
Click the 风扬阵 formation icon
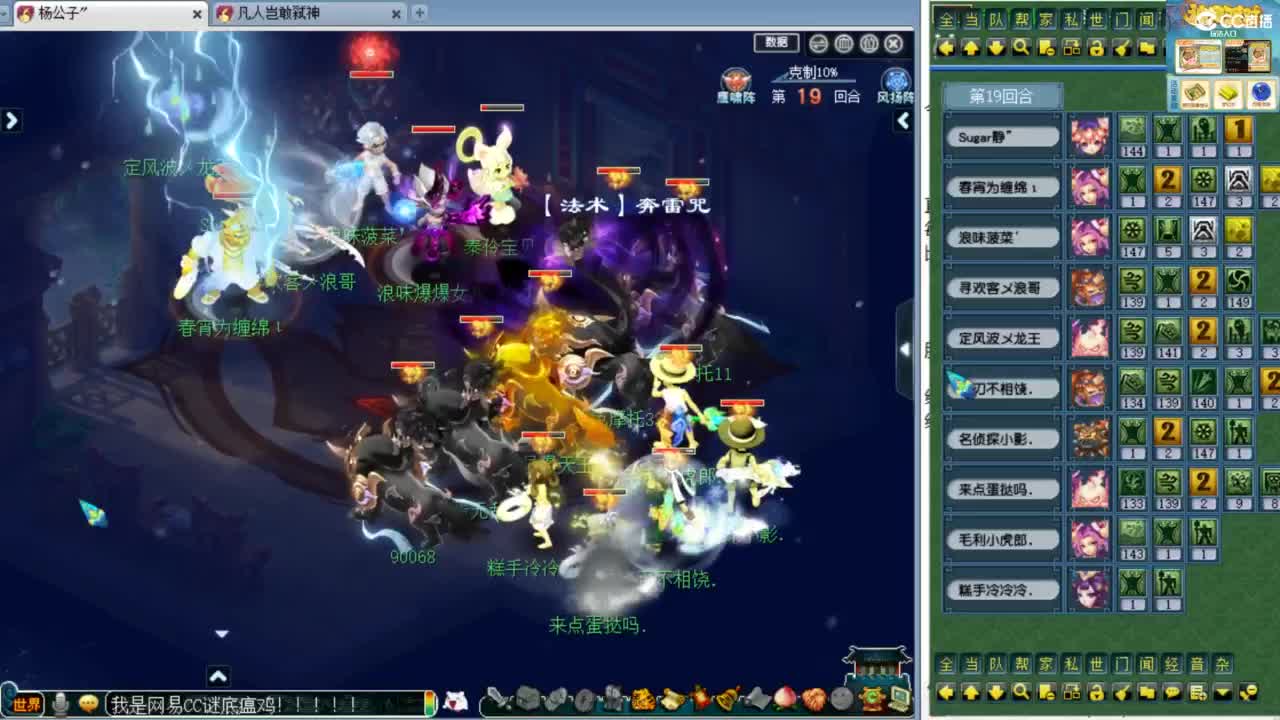(x=896, y=80)
